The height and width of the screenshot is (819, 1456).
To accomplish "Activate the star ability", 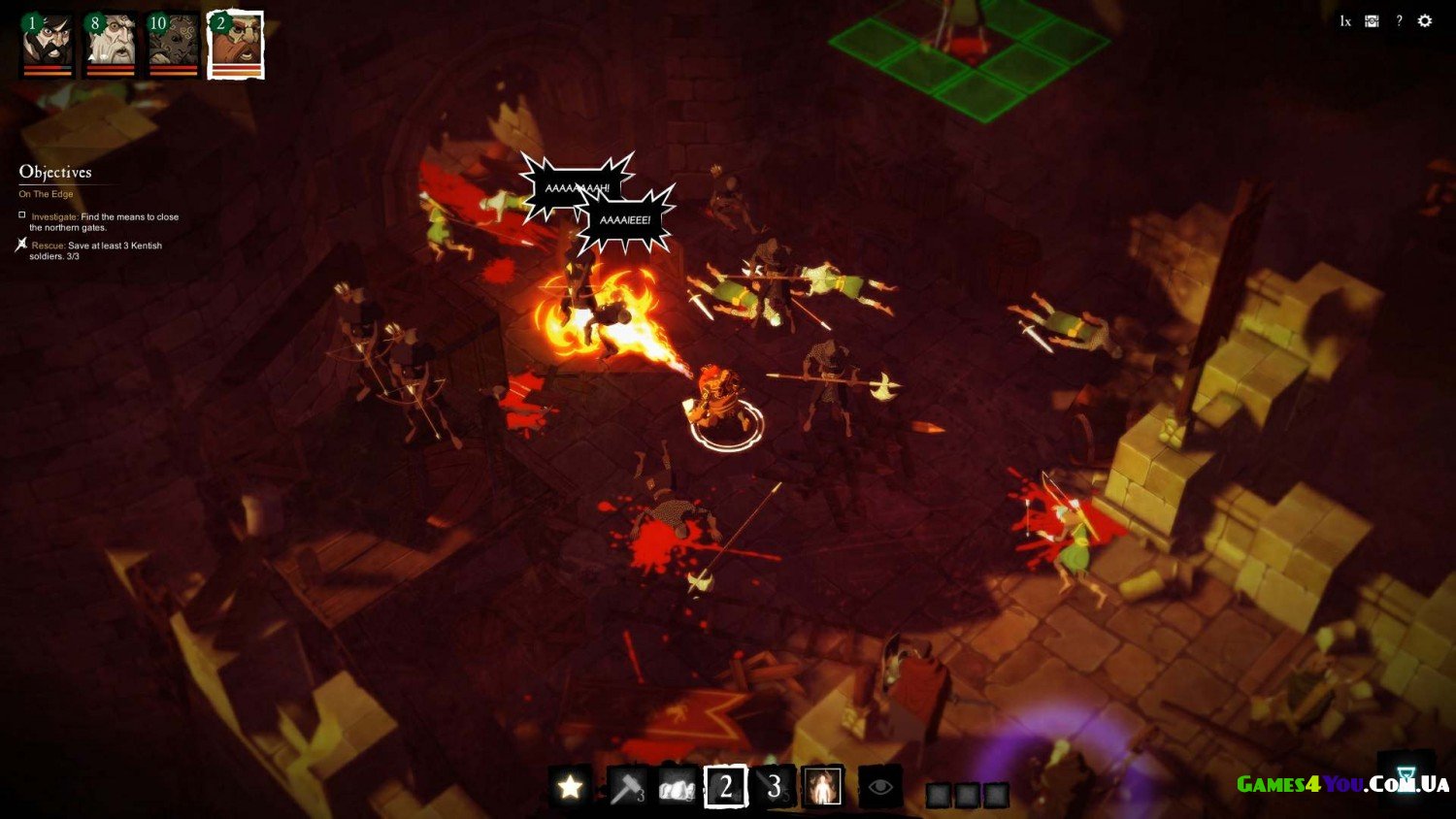I will [570, 786].
